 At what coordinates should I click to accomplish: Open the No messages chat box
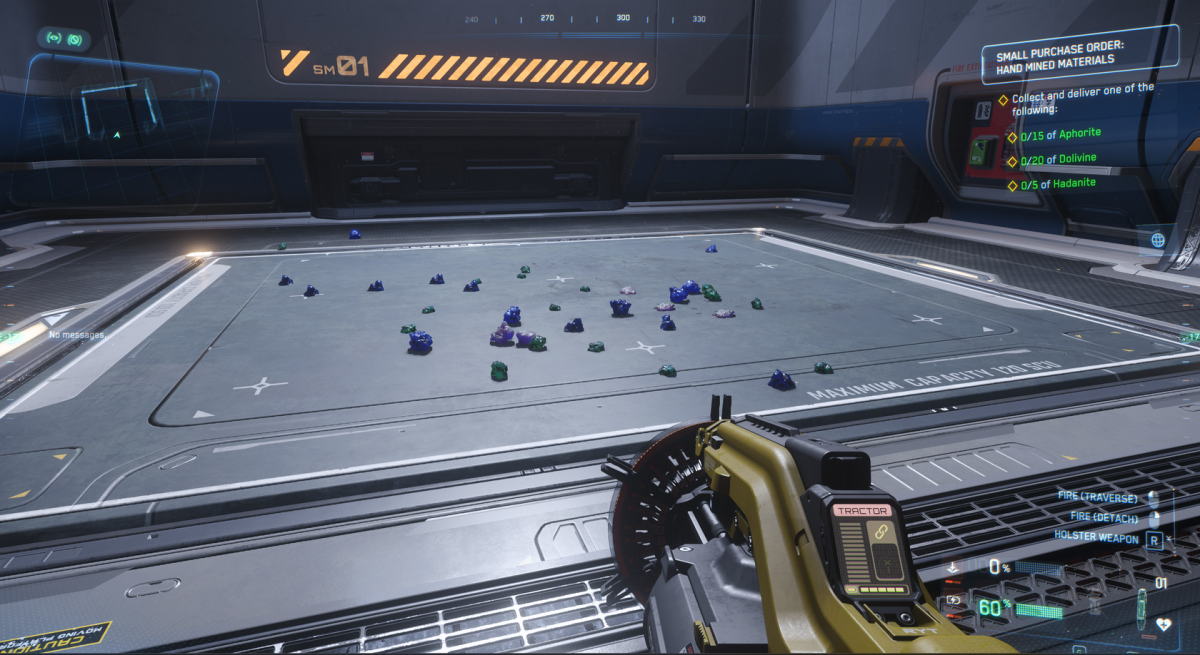pos(75,334)
